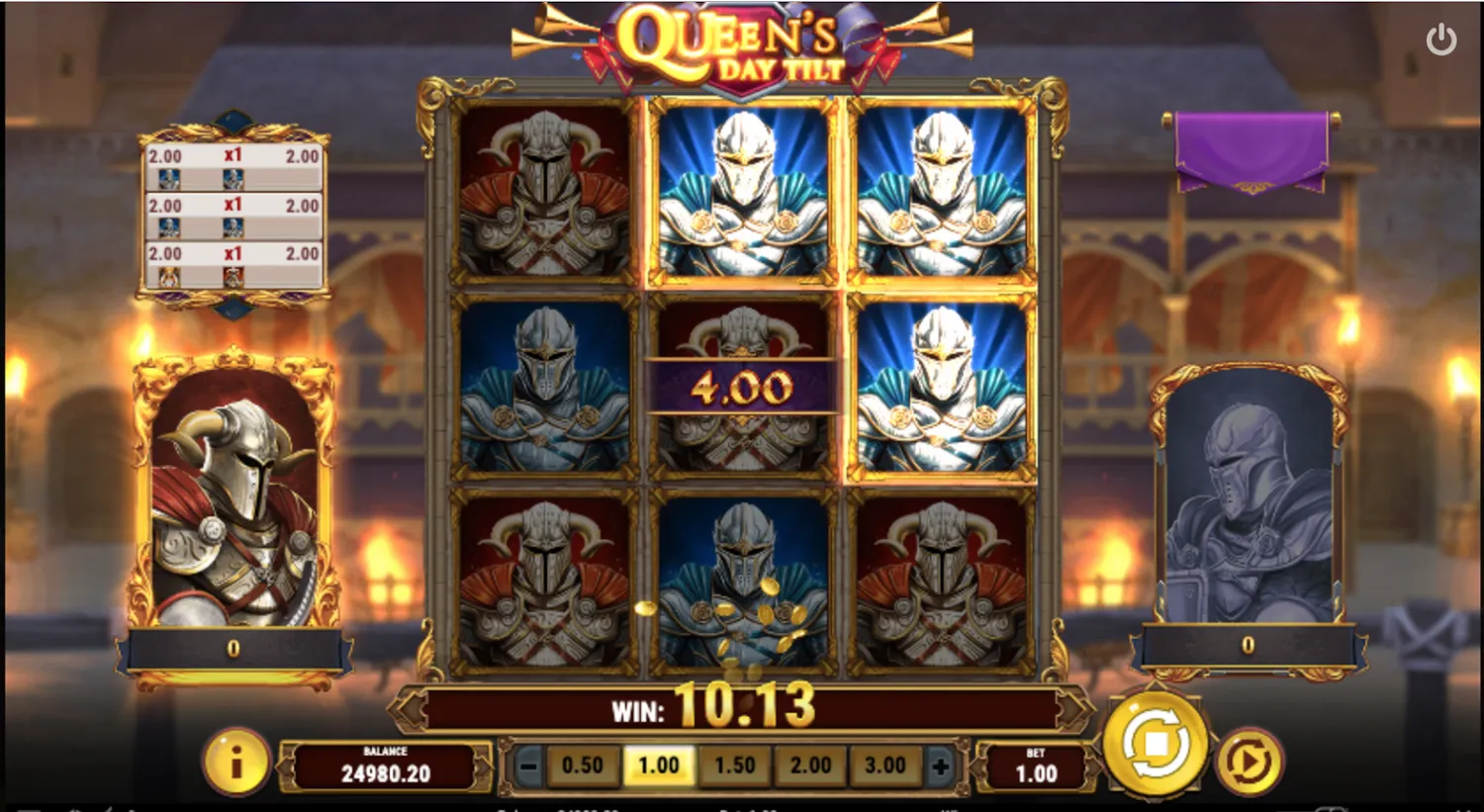
Task: Click the highlighted 1.00 bet value
Action: [x=659, y=764]
